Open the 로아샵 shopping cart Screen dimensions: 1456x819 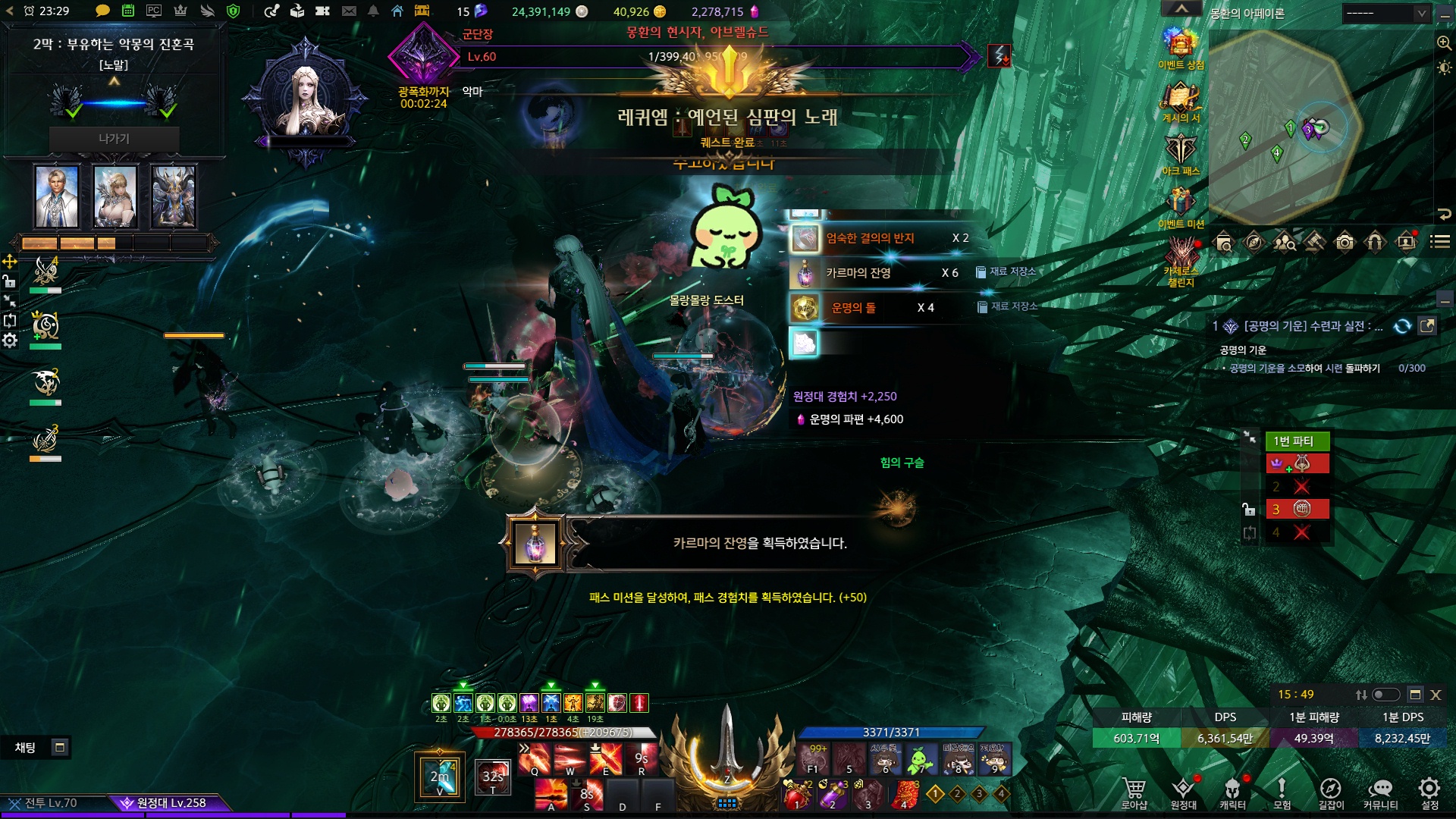pos(1134,789)
